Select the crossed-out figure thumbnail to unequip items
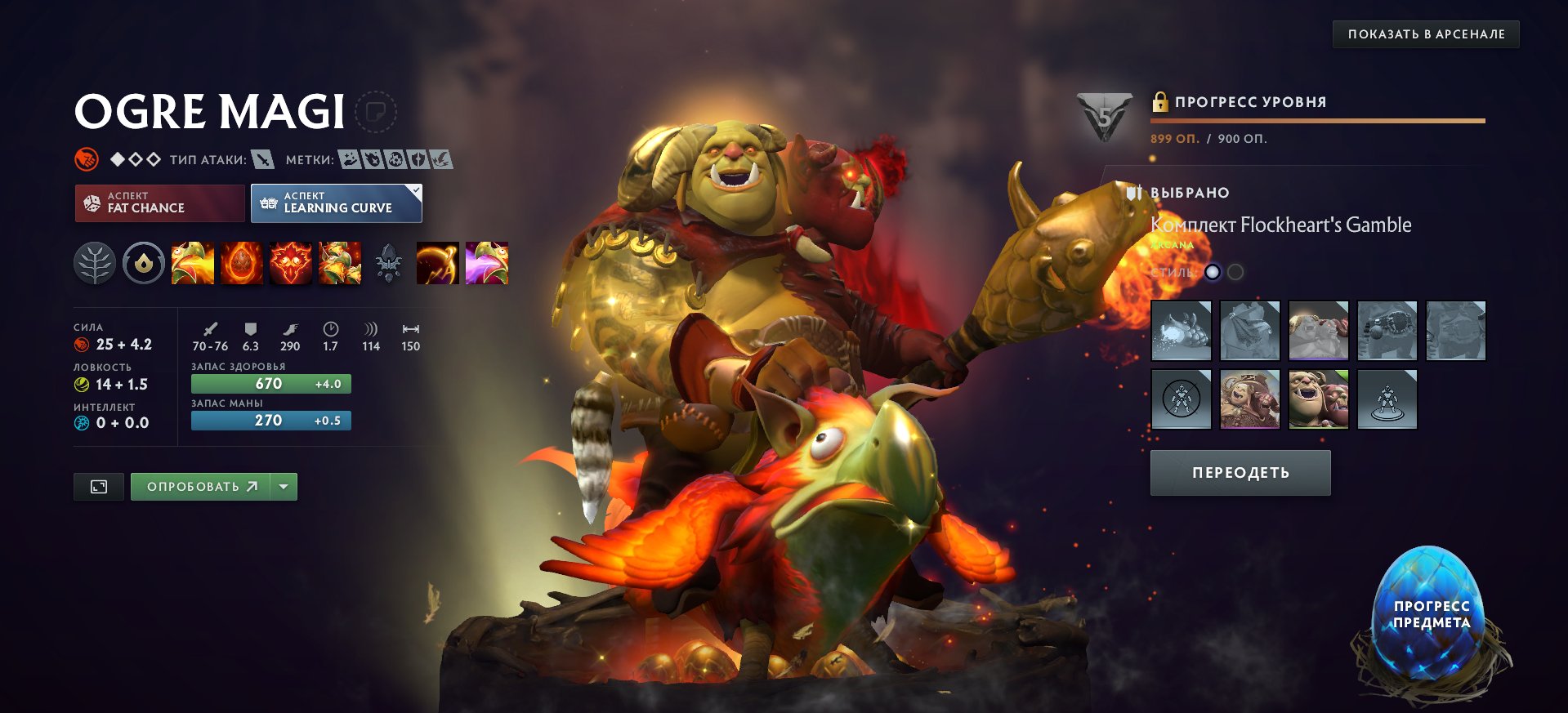 1180,400
